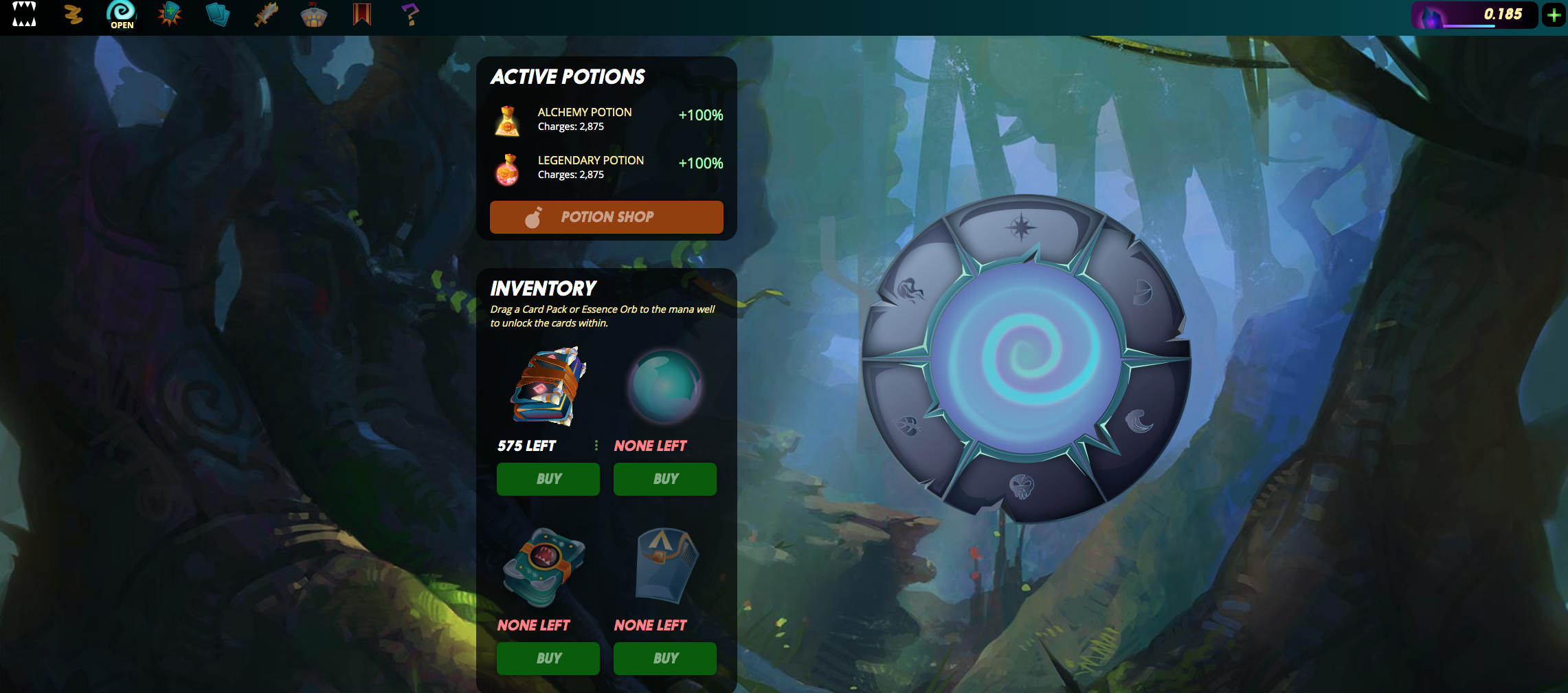Open the three-dot menu beside 575 LEFT
This screenshot has width=1568, height=693.
coord(595,445)
